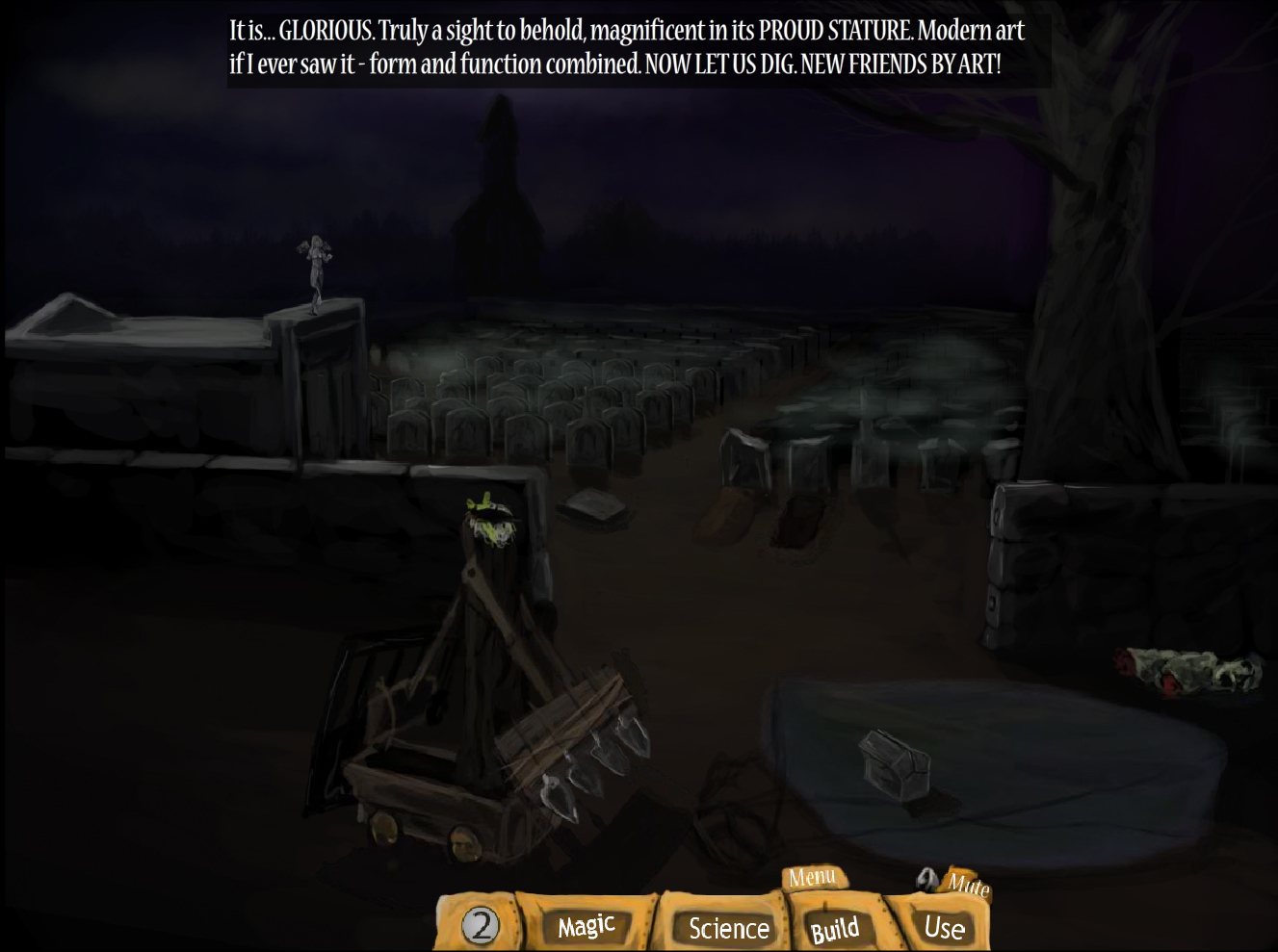Screen dimensions: 1278x952
Task: Click the number 2 counter badge
Action: pyautogui.click(x=482, y=925)
